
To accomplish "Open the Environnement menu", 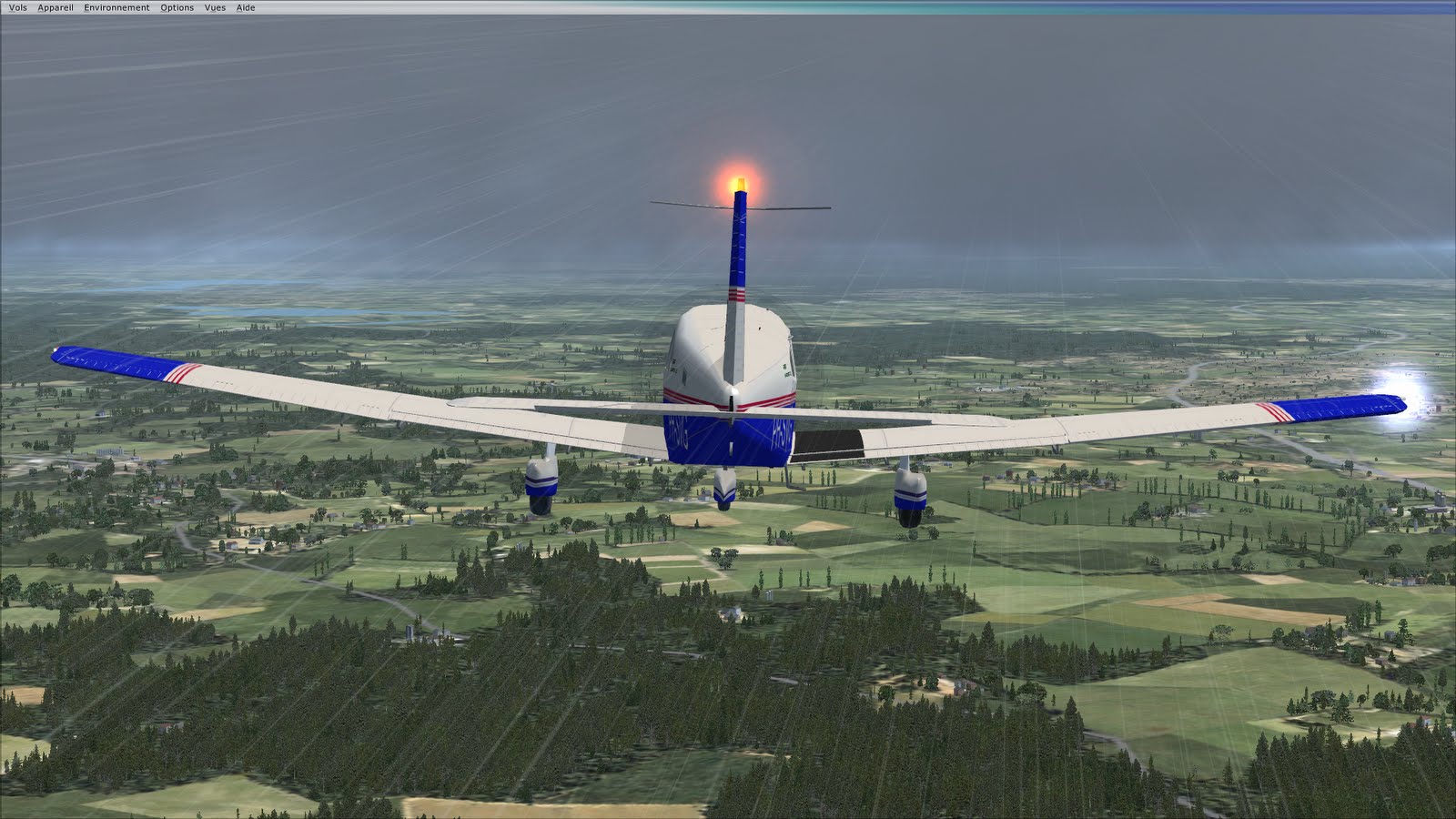I will click(x=116, y=6).
